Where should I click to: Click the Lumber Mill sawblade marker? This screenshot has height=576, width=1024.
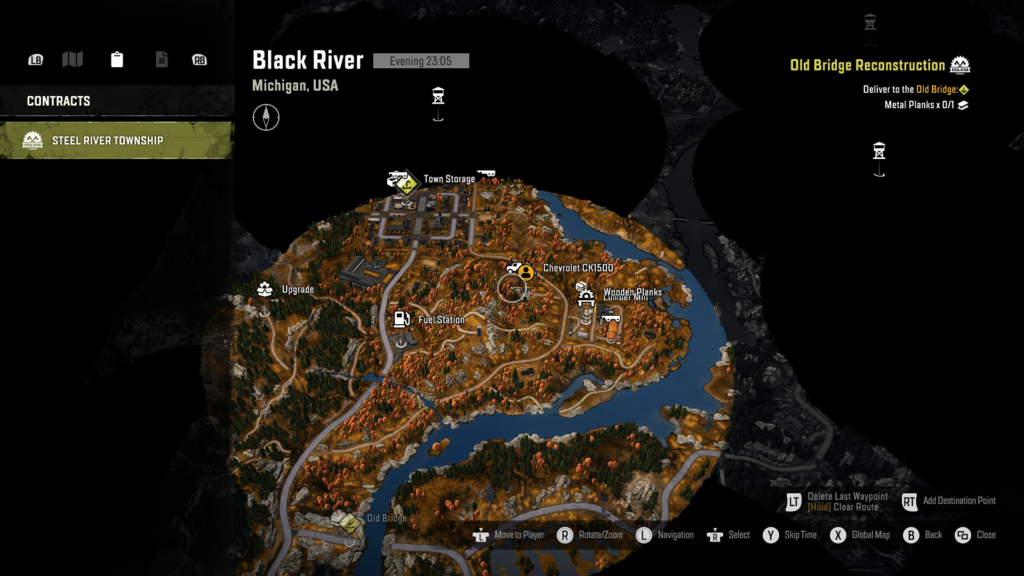(586, 299)
